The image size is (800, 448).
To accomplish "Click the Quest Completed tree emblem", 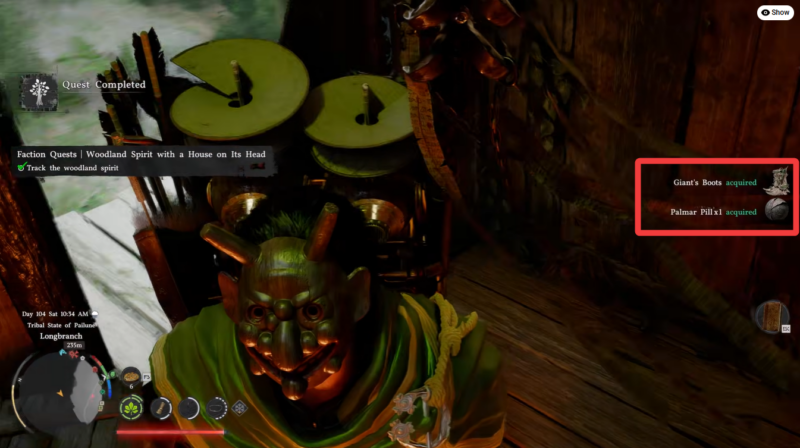I will [x=38, y=93].
